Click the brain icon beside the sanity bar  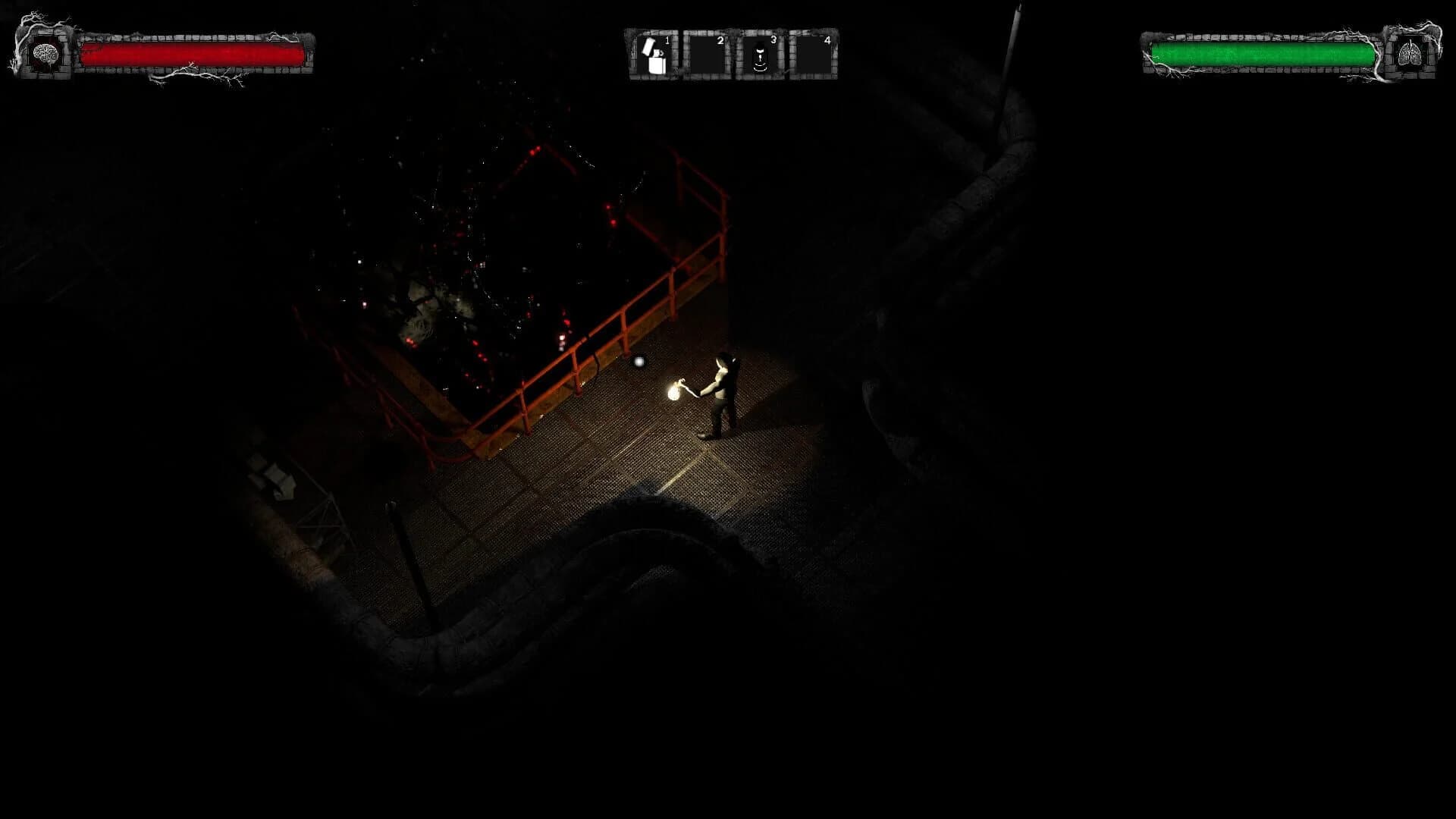[47, 53]
